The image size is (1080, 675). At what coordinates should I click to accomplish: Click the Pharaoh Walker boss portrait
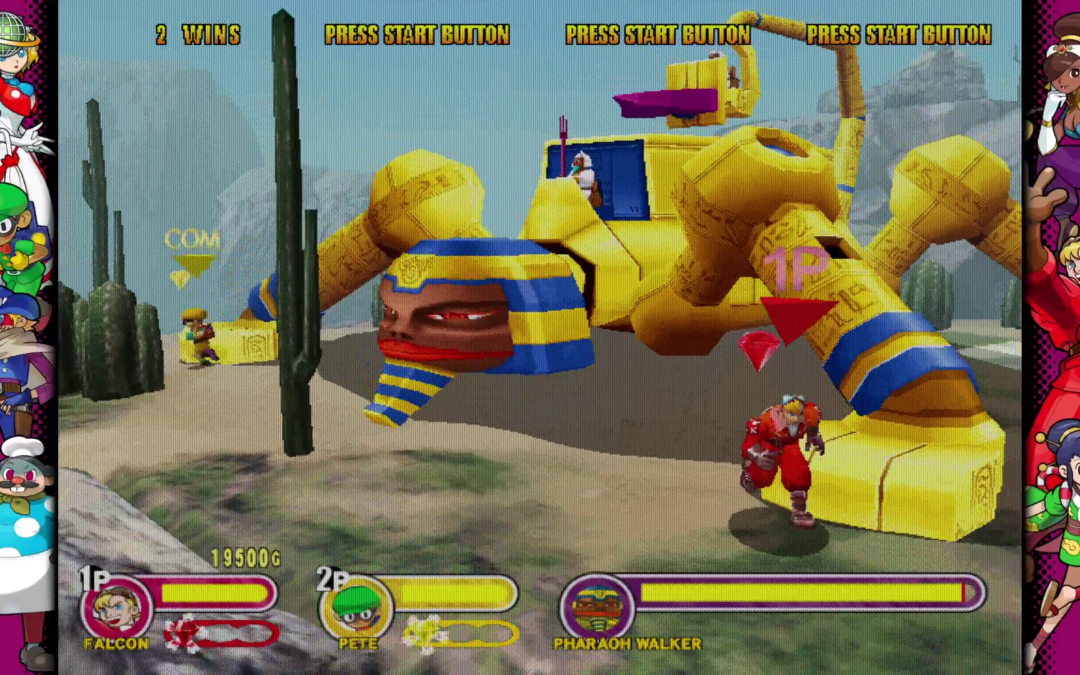[x=597, y=608]
